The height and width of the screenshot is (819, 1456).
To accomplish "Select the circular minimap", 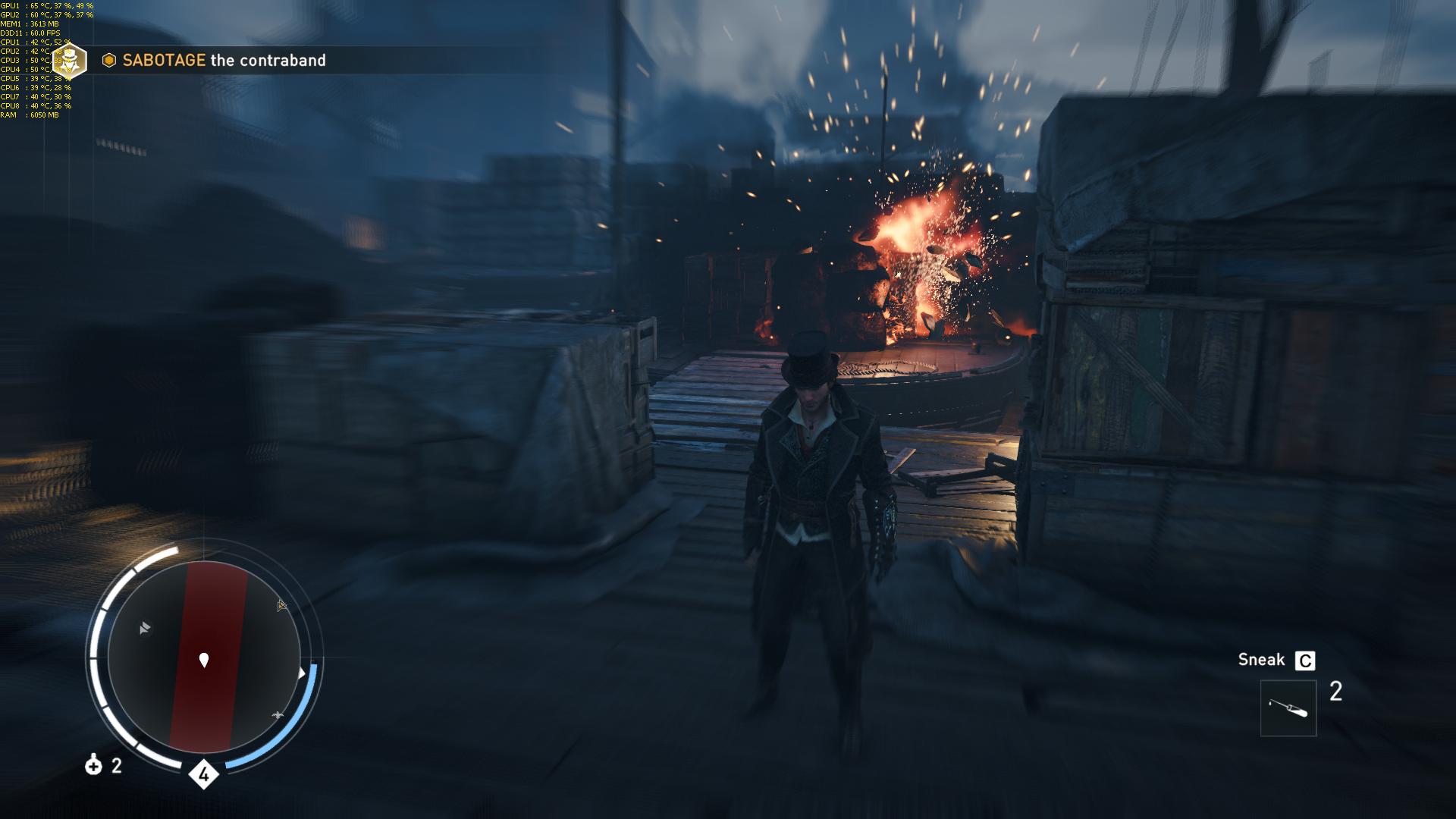I will coord(204,657).
